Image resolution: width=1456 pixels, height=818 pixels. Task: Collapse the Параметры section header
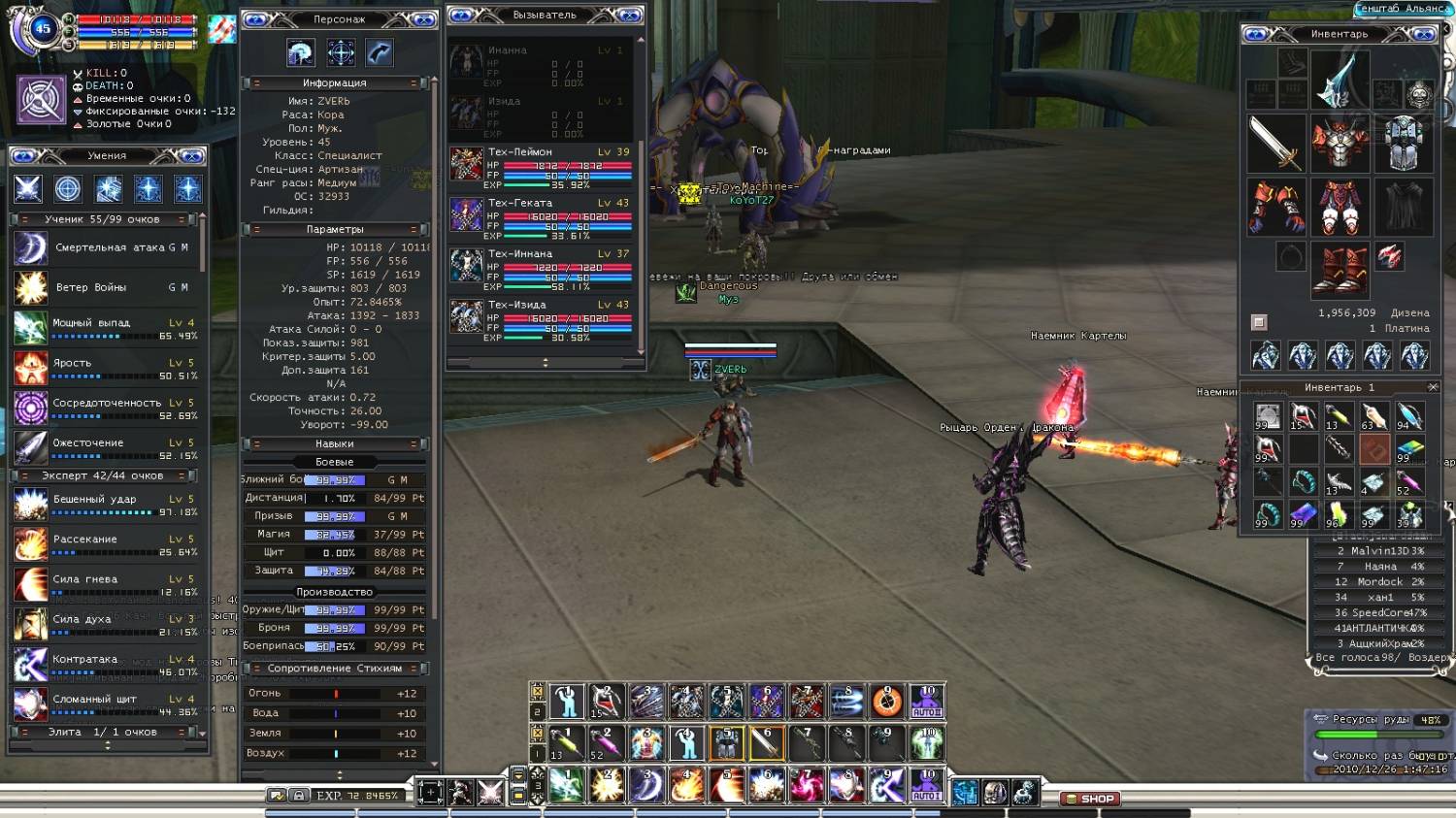pyautogui.click(x=334, y=230)
